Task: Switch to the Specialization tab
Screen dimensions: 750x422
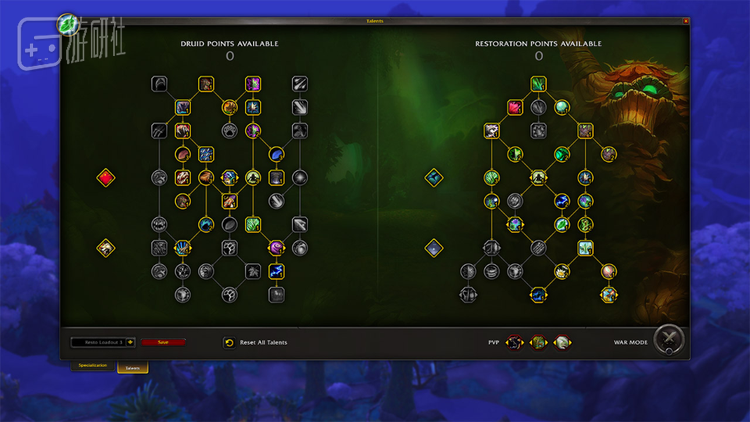Action: pos(95,366)
